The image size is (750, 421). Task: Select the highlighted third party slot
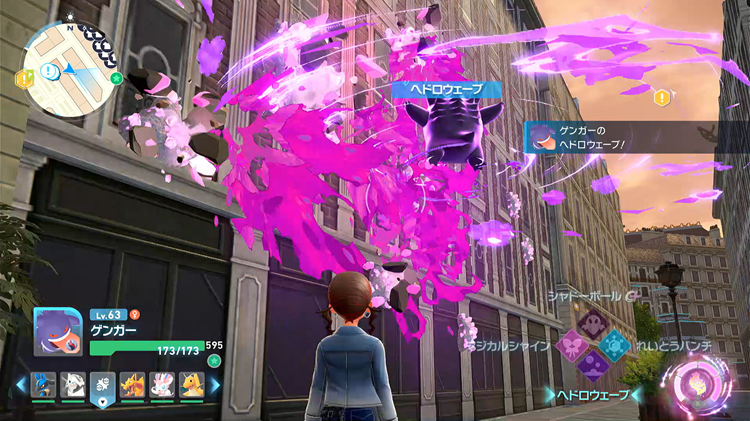point(103,386)
